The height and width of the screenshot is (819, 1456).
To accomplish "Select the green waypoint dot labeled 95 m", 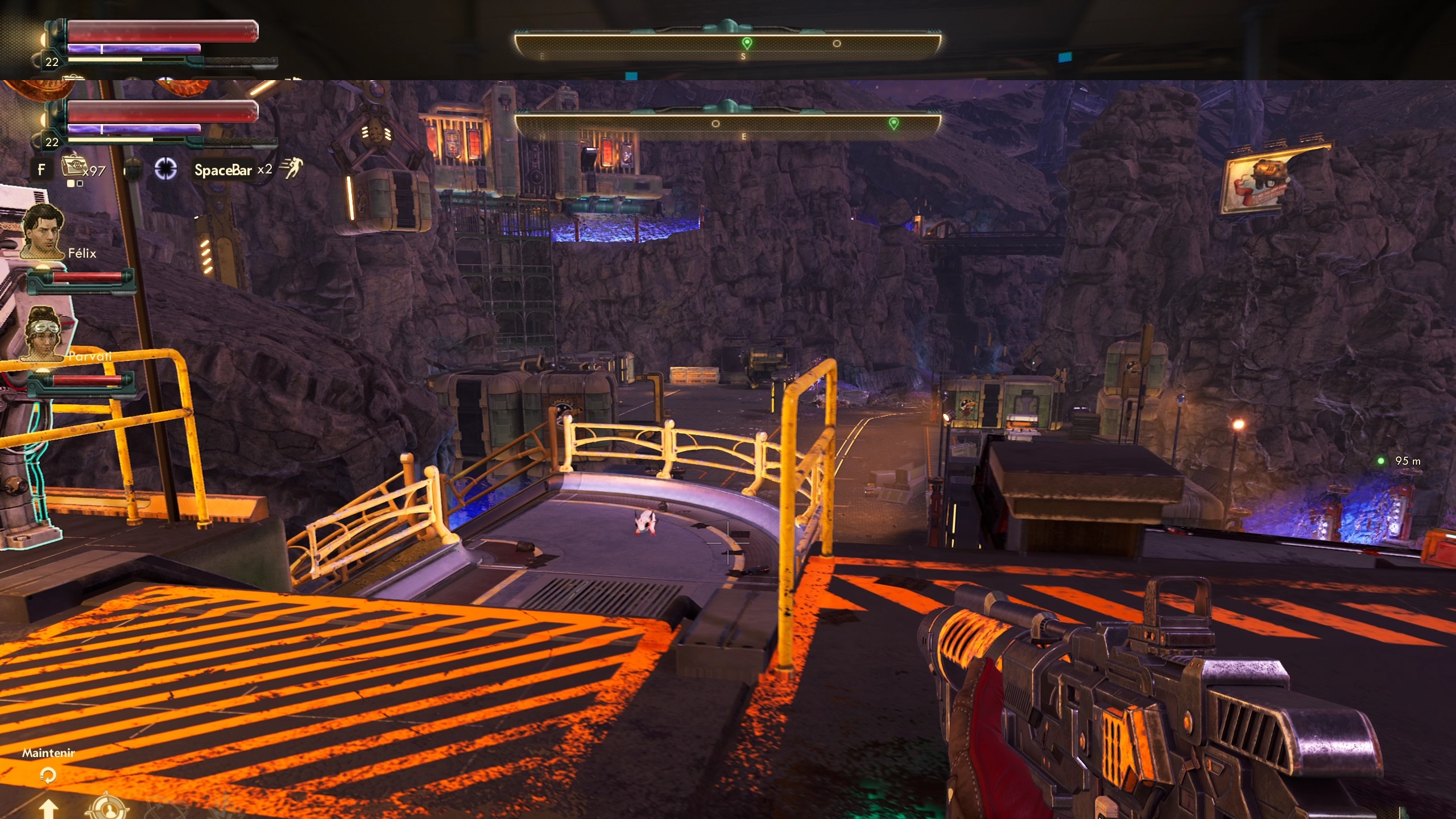I will click(1380, 461).
